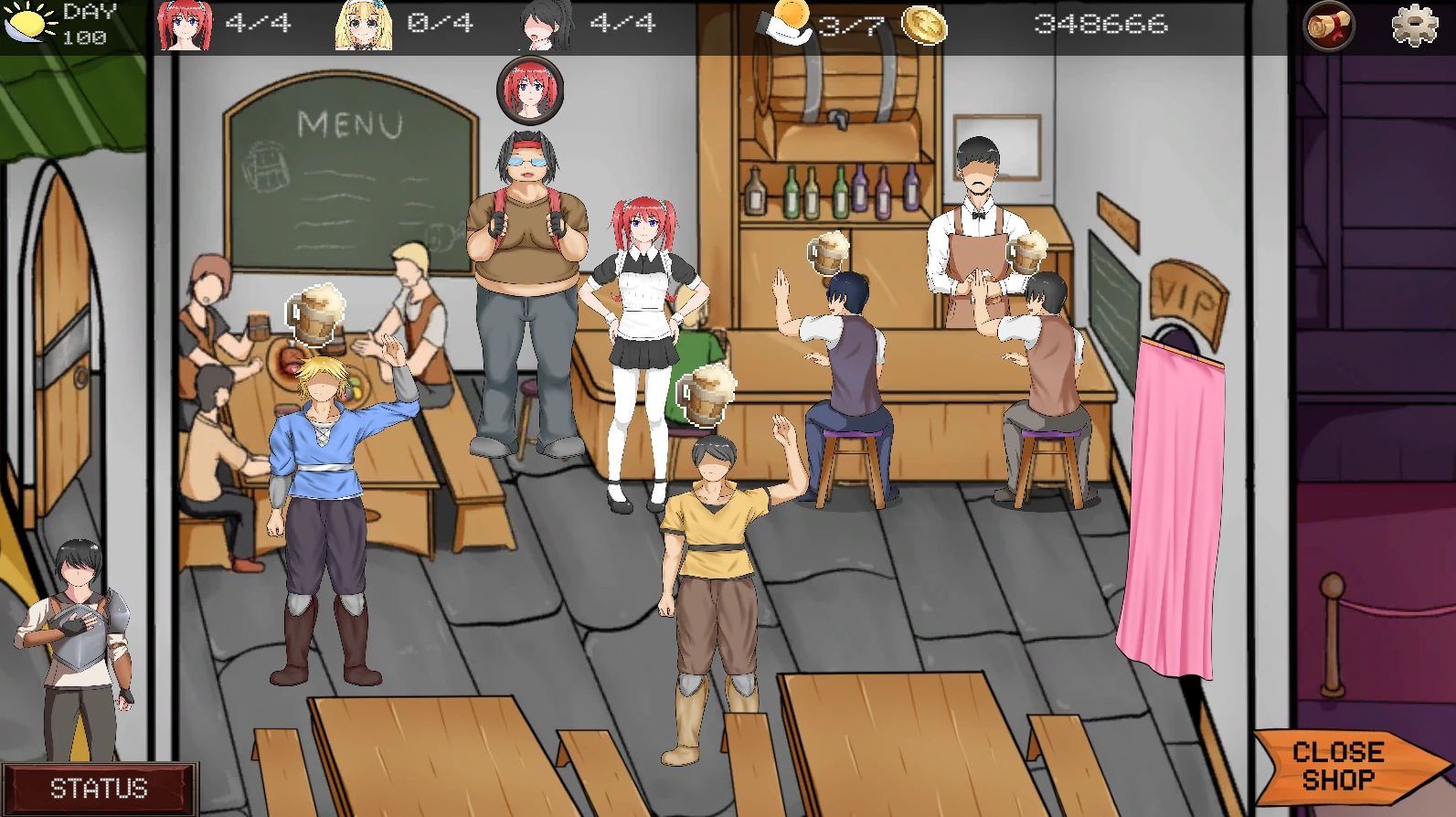1456x817 pixels.
Task: Click the beer mug held by the bartender
Action: click(1026, 250)
